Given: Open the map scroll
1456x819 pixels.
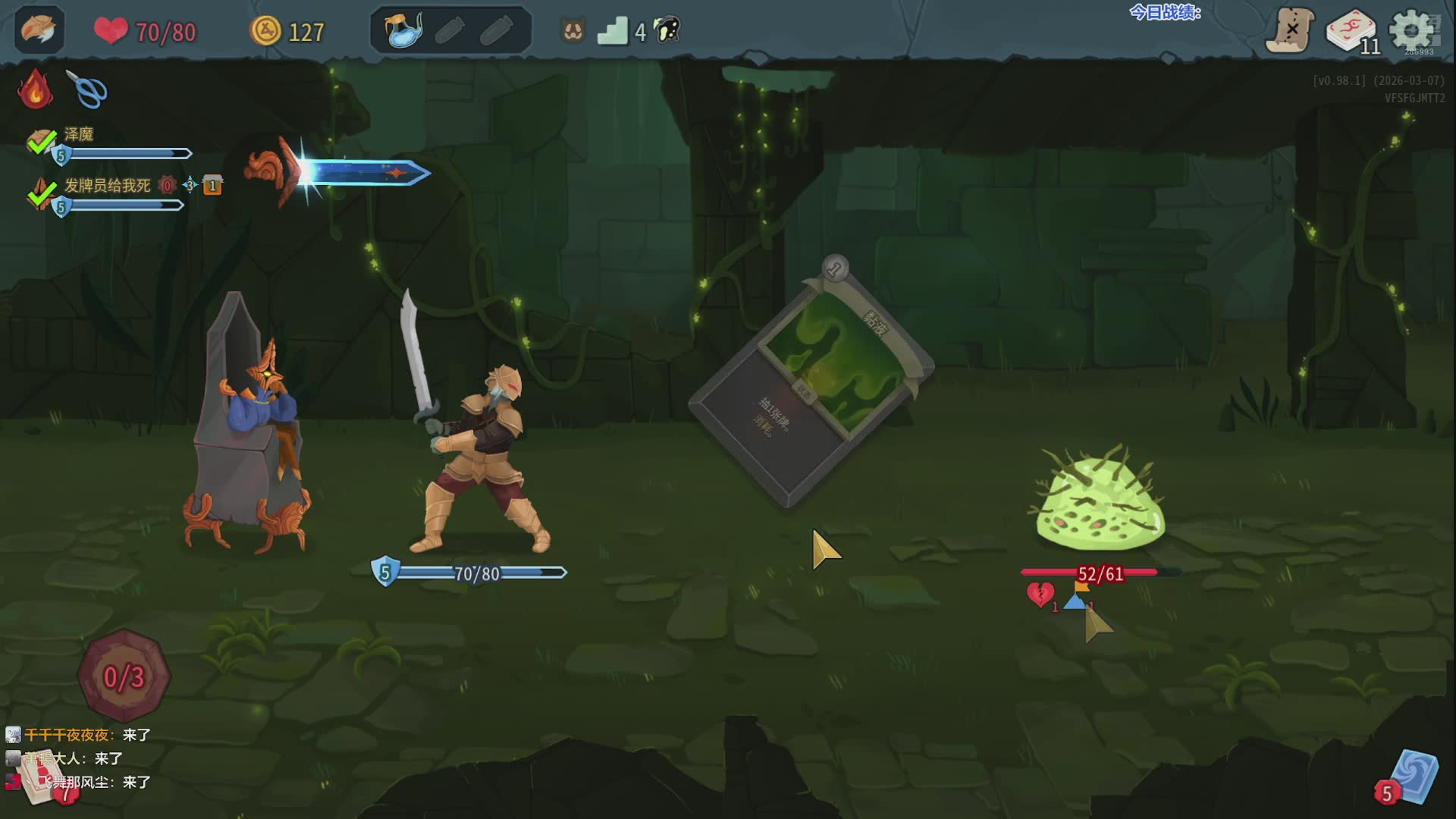Looking at the screenshot, I should point(1290,30).
